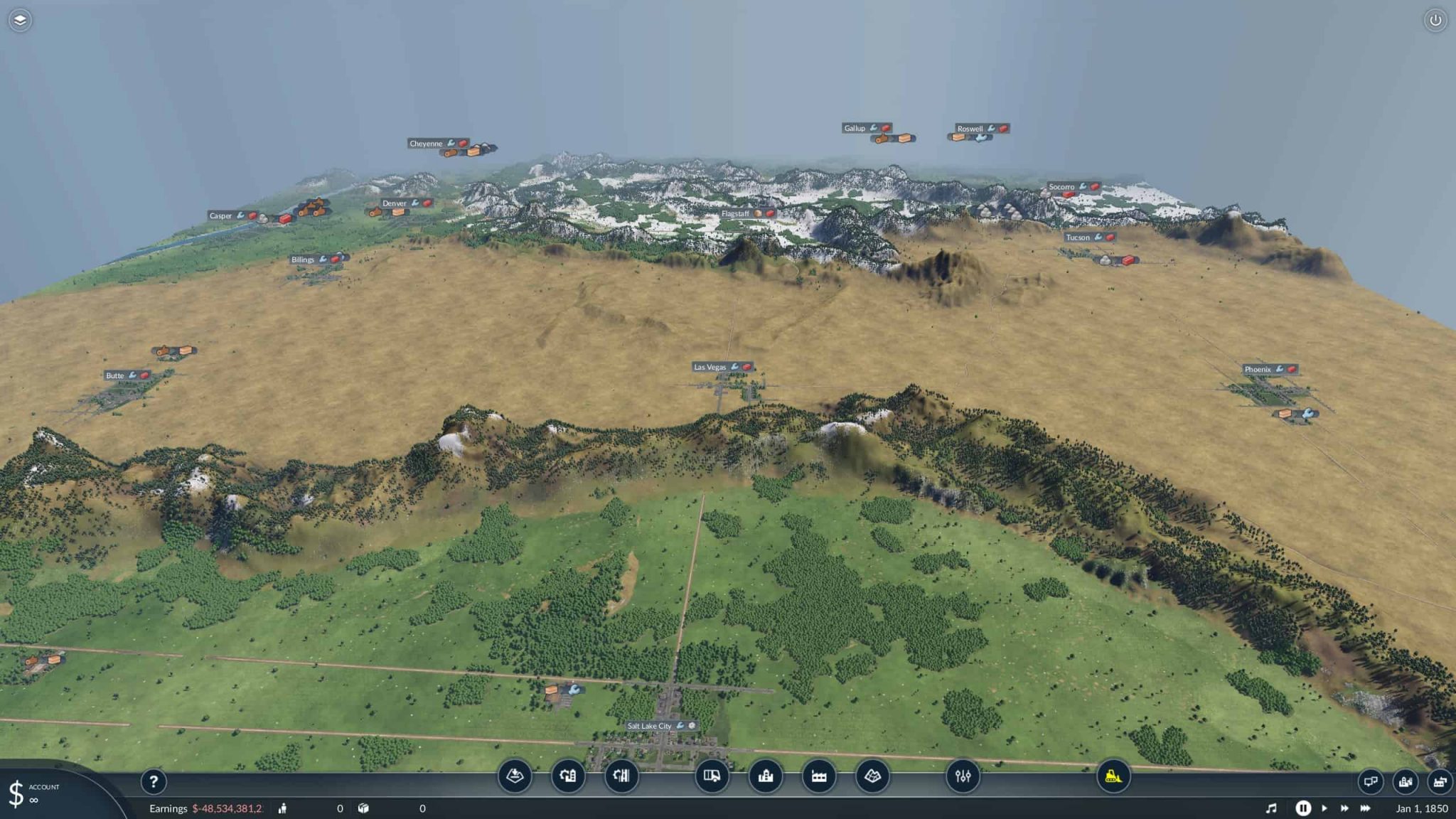Open the town overview window
Image resolution: width=1456 pixels, height=819 pixels.
[1406, 782]
